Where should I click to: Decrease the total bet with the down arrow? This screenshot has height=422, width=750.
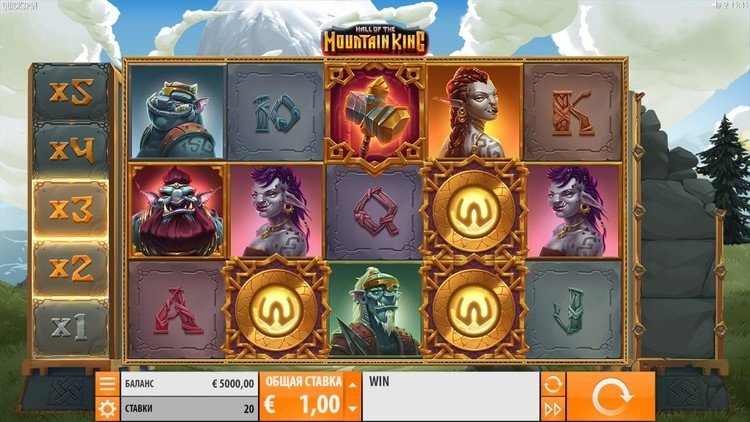pos(352,409)
